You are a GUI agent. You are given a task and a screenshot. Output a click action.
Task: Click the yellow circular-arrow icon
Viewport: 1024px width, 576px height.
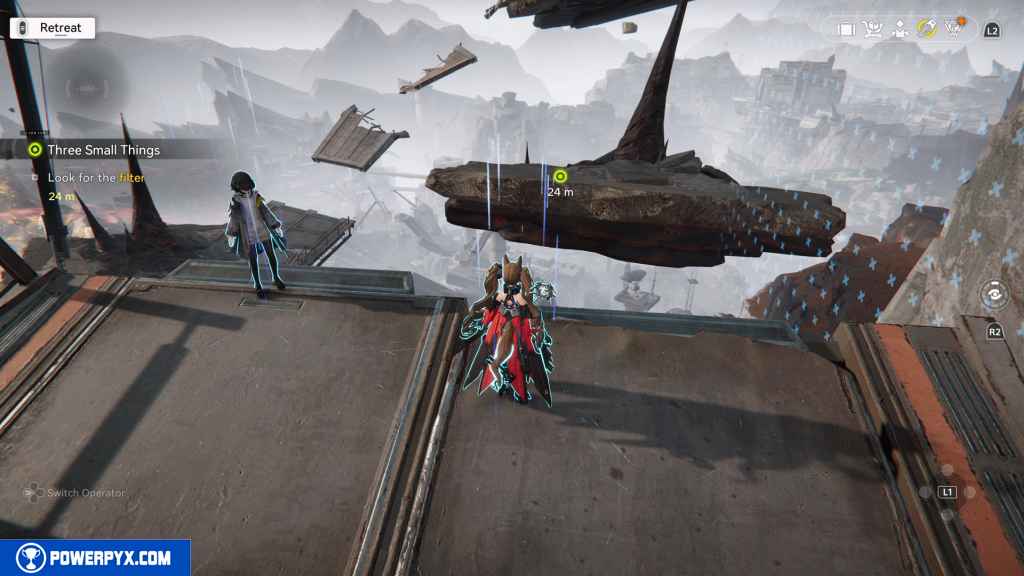[926, 30]
